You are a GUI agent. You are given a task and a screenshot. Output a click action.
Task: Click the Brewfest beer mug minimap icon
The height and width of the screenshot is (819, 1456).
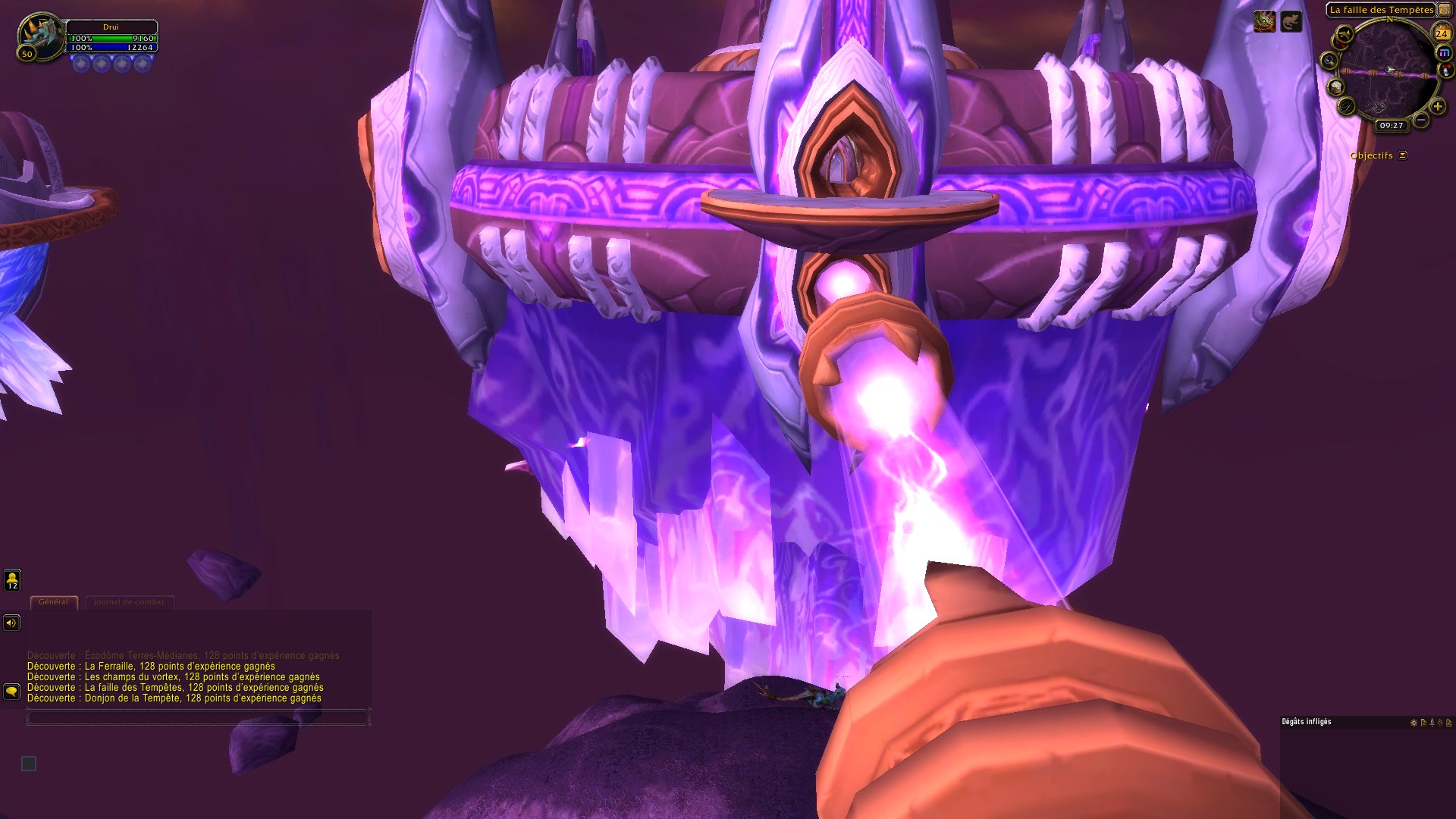(x=1336, y=87)
